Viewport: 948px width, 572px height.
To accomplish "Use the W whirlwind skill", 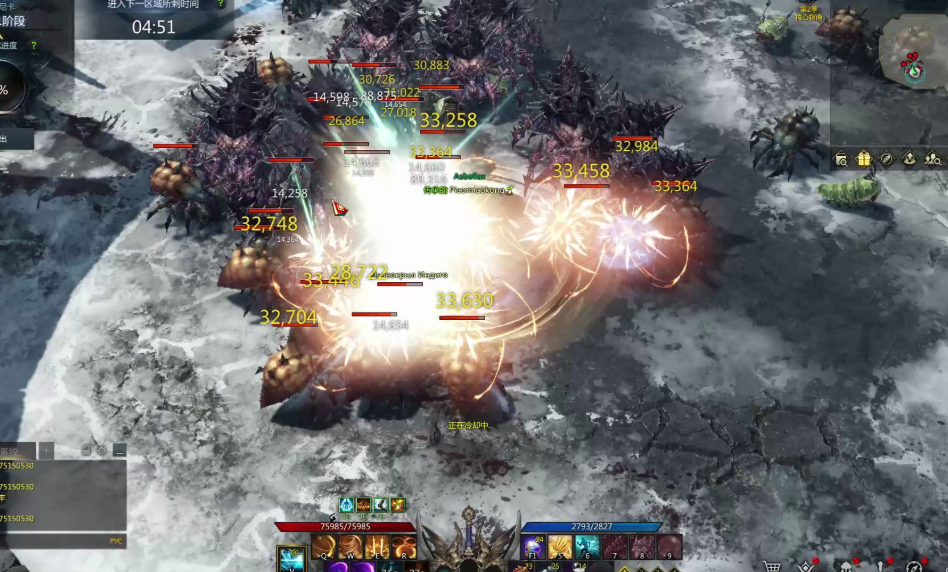I will (x=350, y=546).
